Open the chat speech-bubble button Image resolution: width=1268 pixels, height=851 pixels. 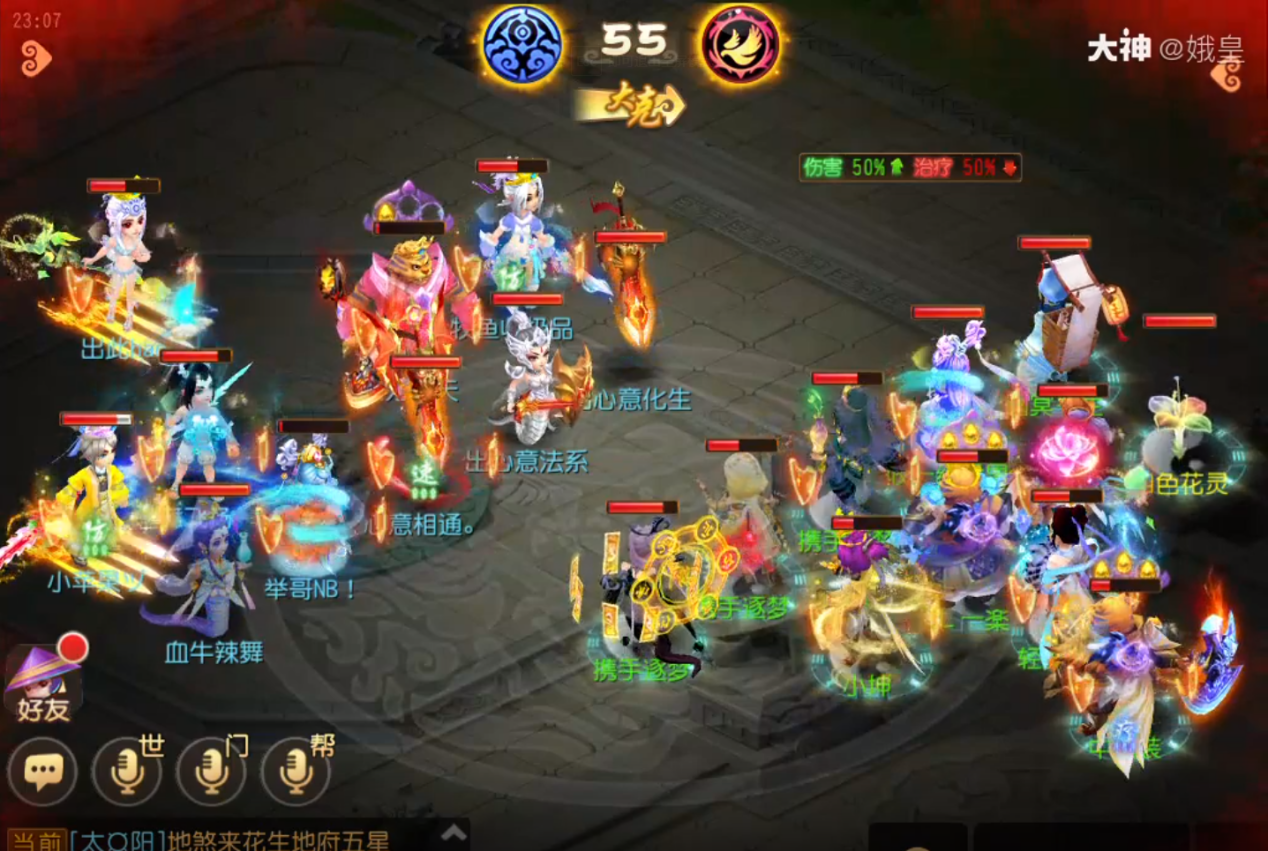pos(42,771)
